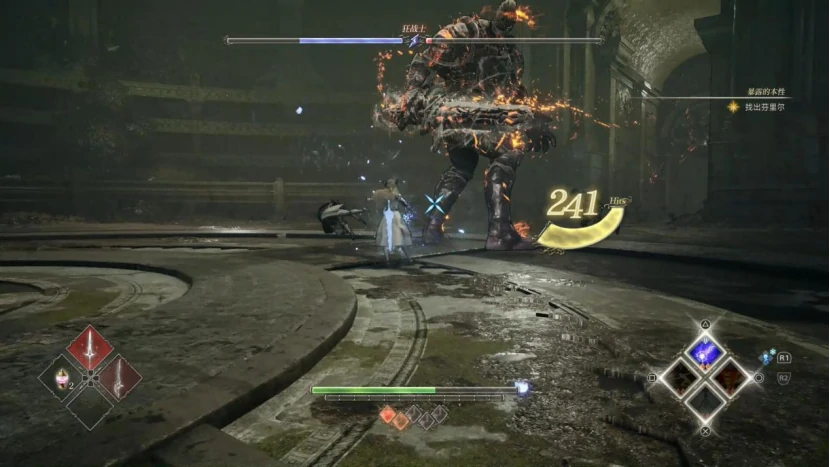Switch to the curved blade weapon slot
Screen dimensions: 830x467
pos(119,378)
